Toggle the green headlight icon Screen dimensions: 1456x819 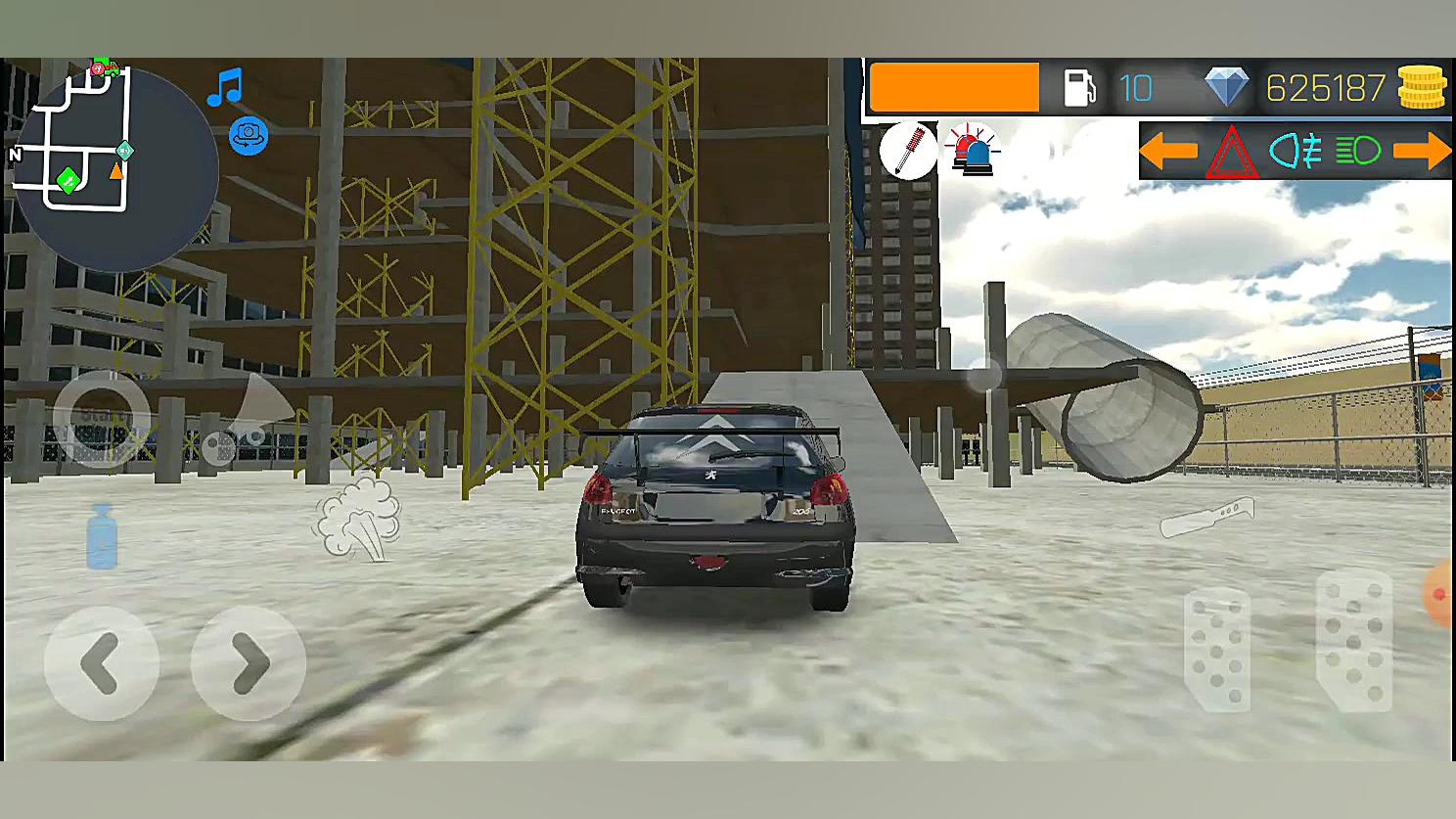click(1357, 151)
